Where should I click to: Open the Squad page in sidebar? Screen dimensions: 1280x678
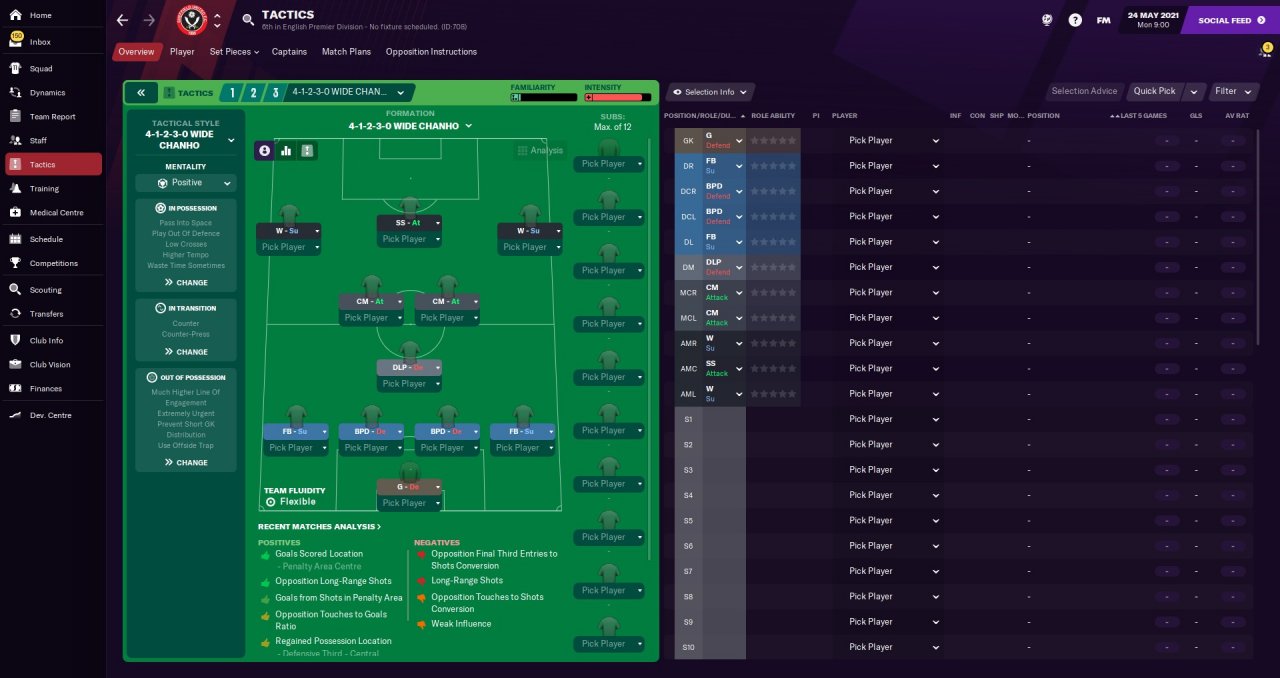(41, 69)
